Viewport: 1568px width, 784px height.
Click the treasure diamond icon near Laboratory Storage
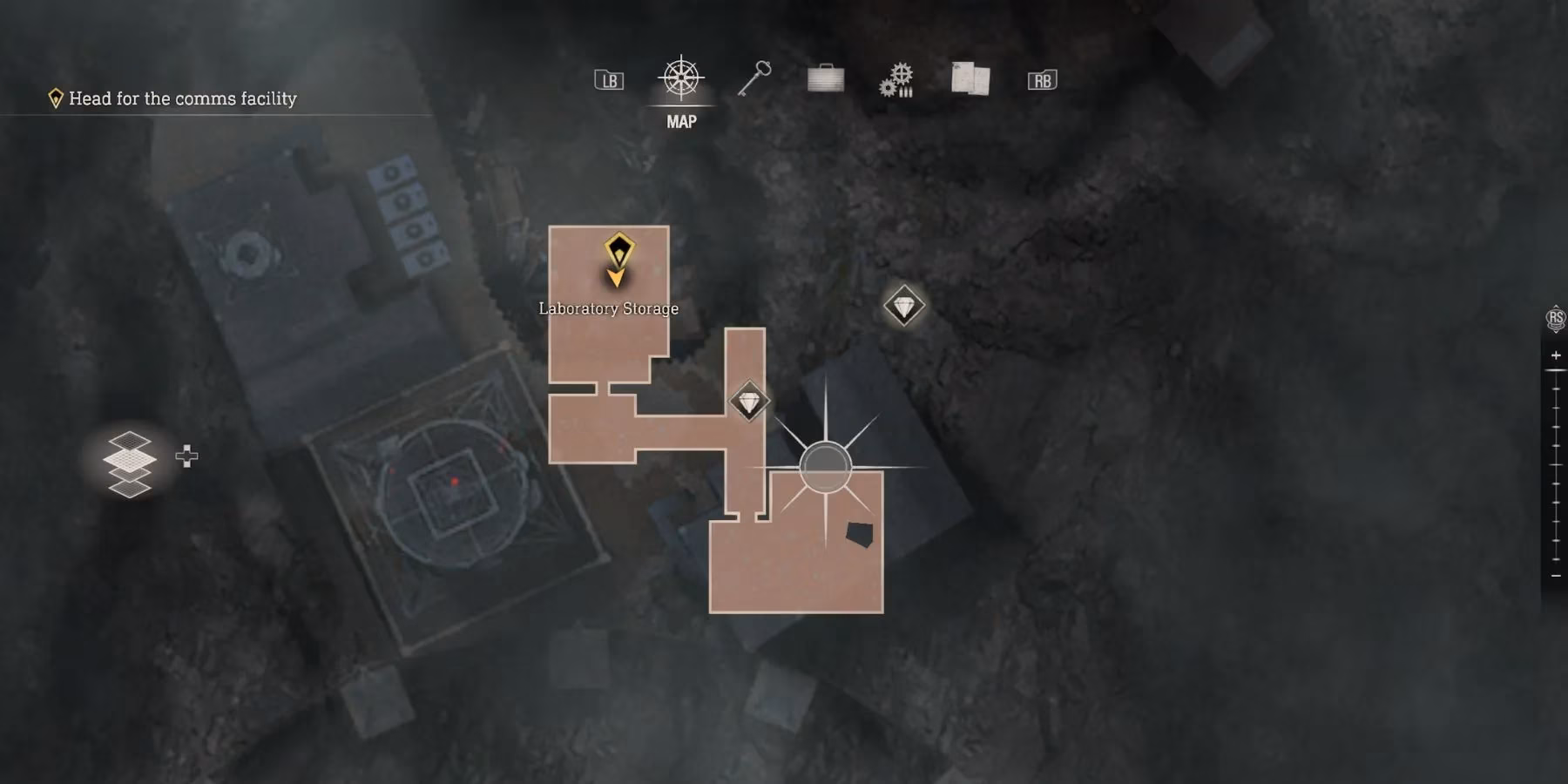(747, 400)
